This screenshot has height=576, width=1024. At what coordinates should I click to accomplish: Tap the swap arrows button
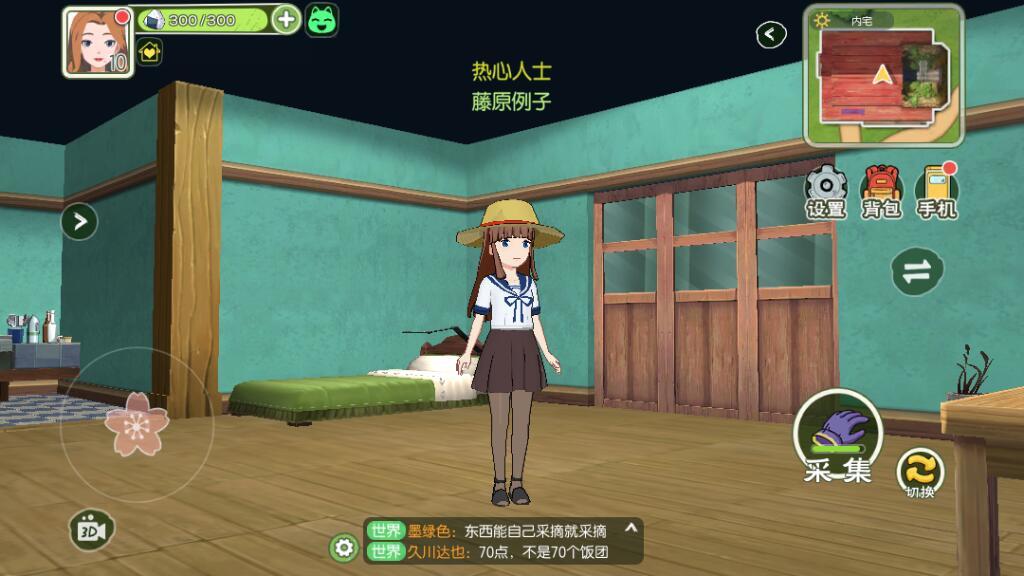[x=917, y=272]
